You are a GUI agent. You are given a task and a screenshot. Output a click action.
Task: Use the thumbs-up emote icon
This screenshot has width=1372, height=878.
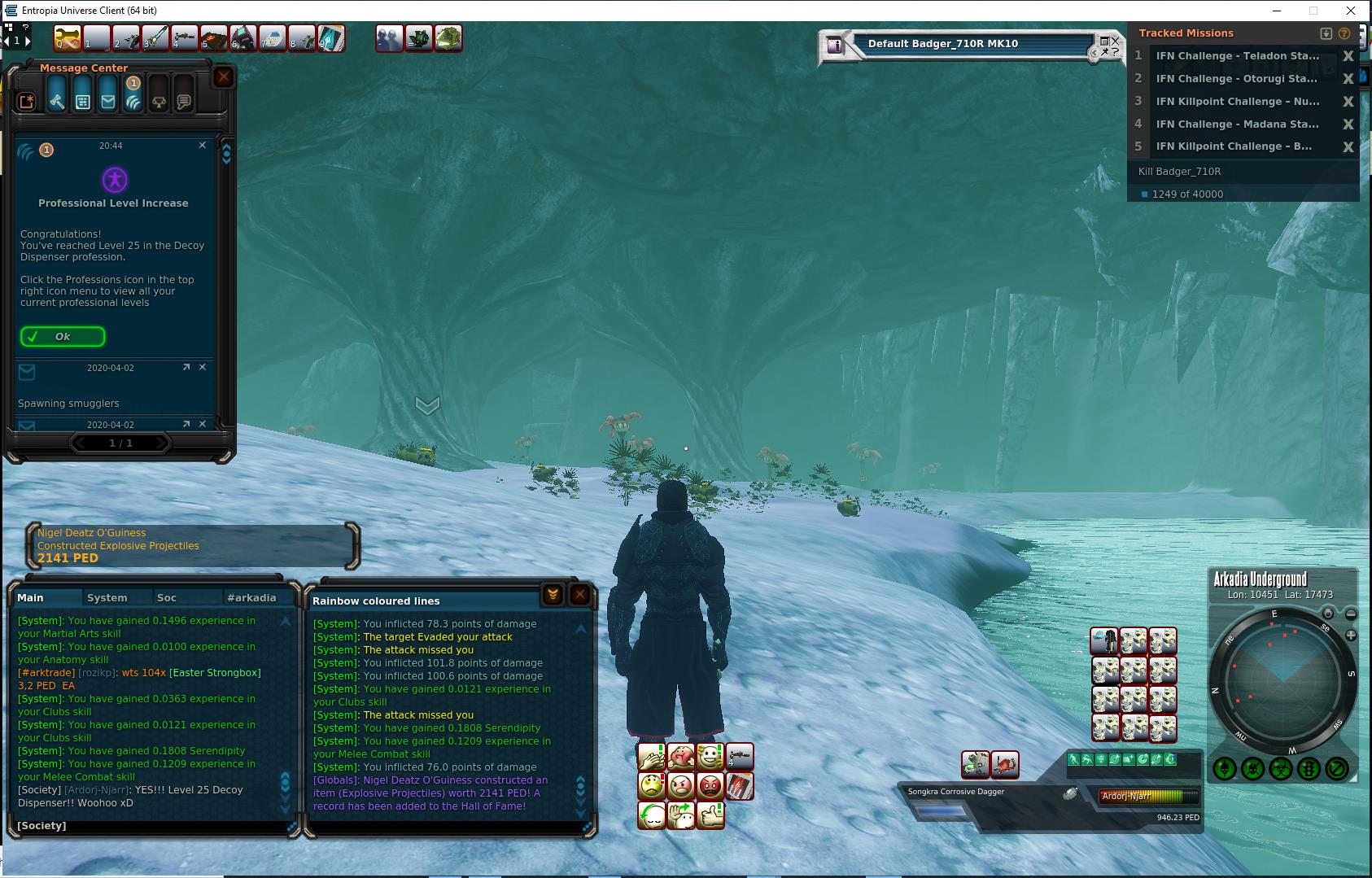[710, 815]
